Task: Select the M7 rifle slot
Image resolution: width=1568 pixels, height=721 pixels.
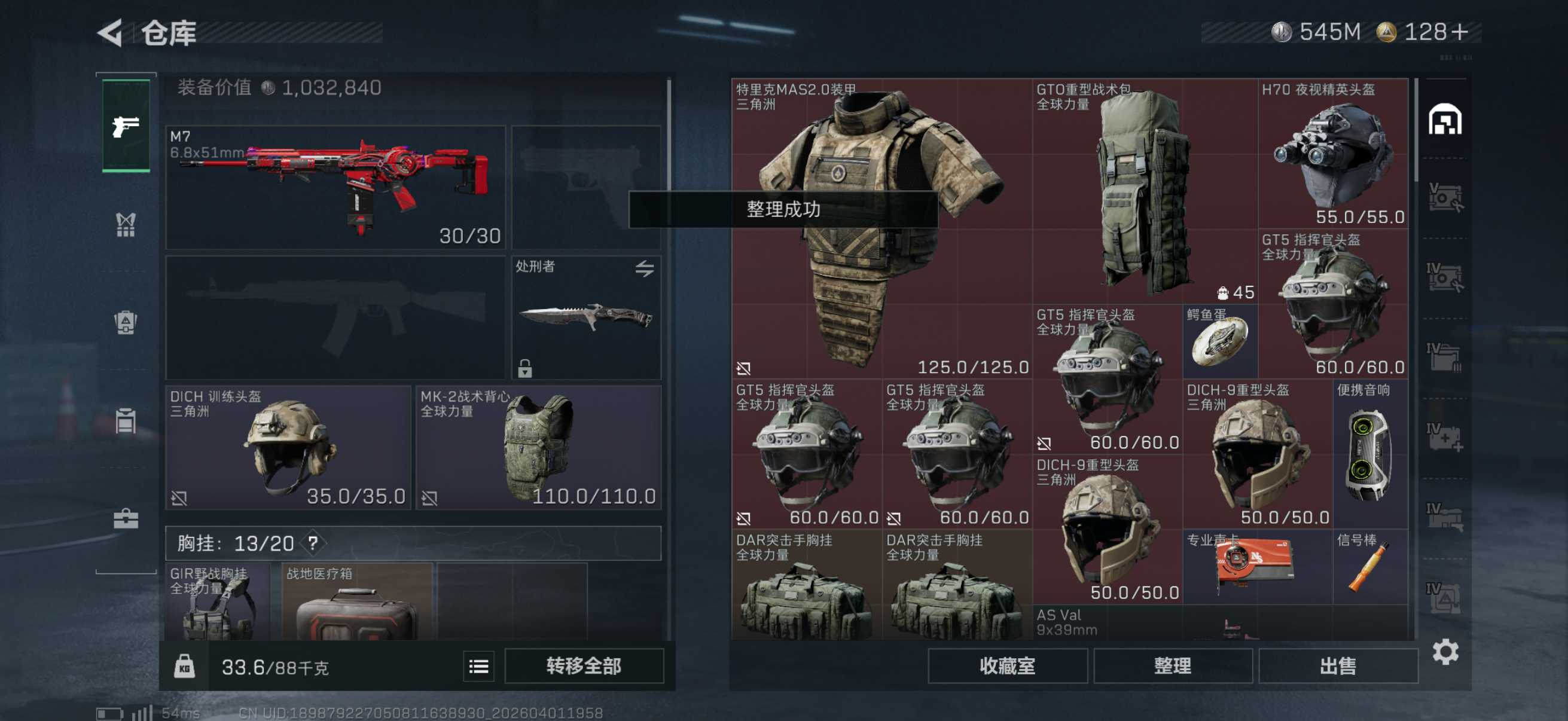Action: (335, 187)
